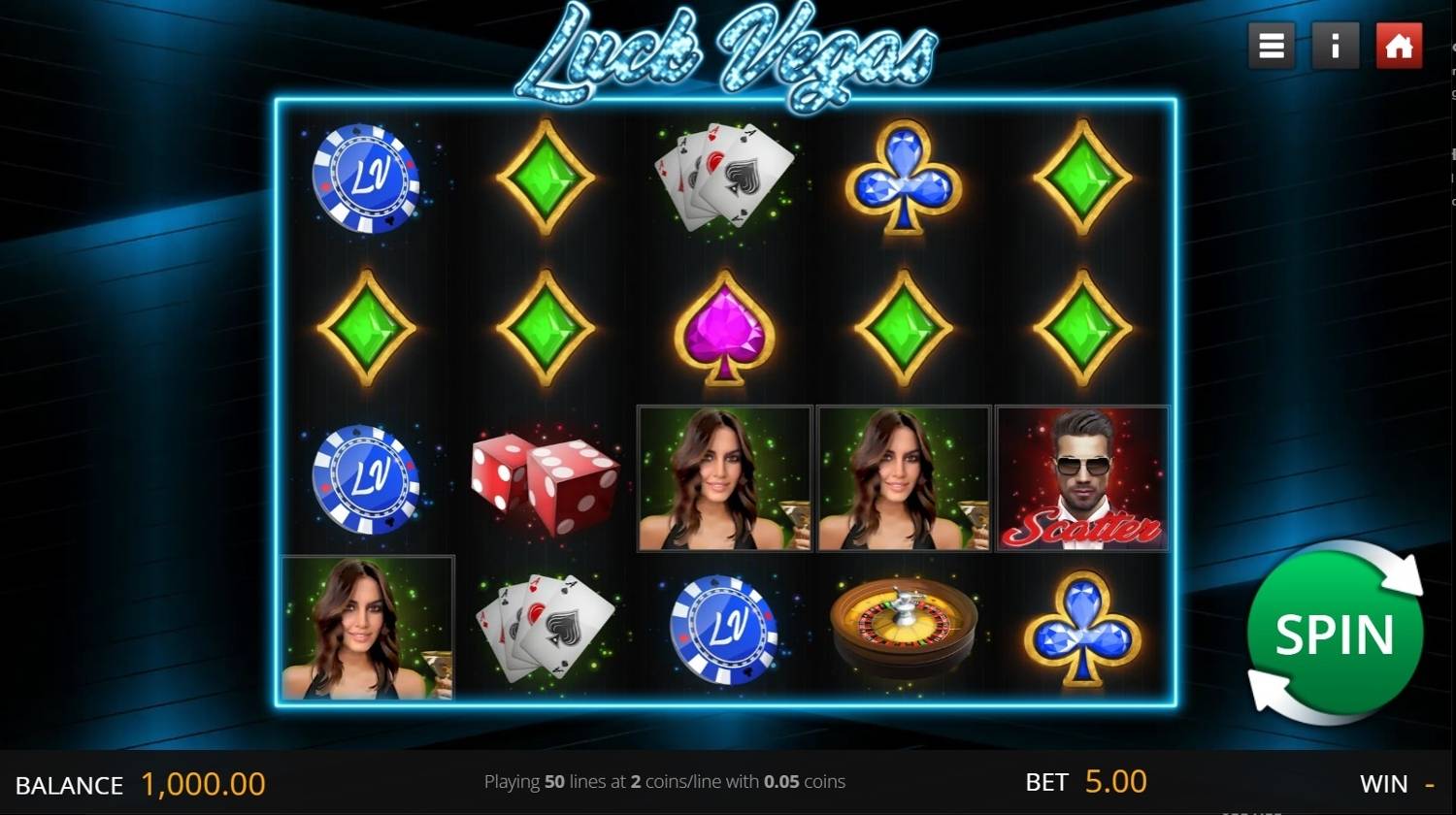
Task: Select the pink spade gem symbol
Action: (x=723, y=330)
